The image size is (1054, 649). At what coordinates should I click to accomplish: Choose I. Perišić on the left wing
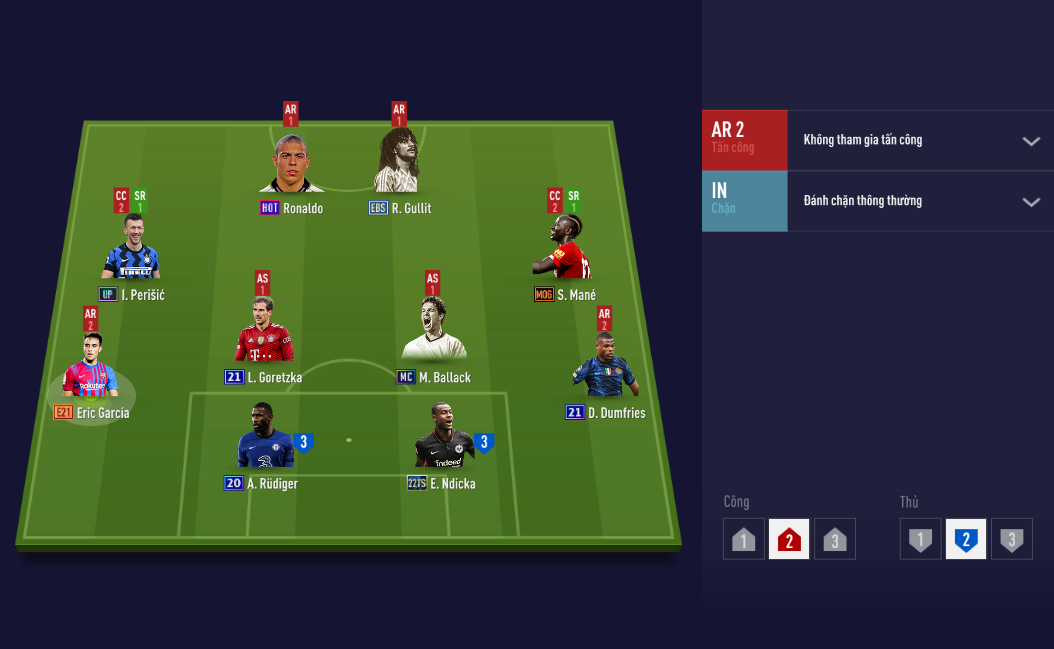(131, 250)
